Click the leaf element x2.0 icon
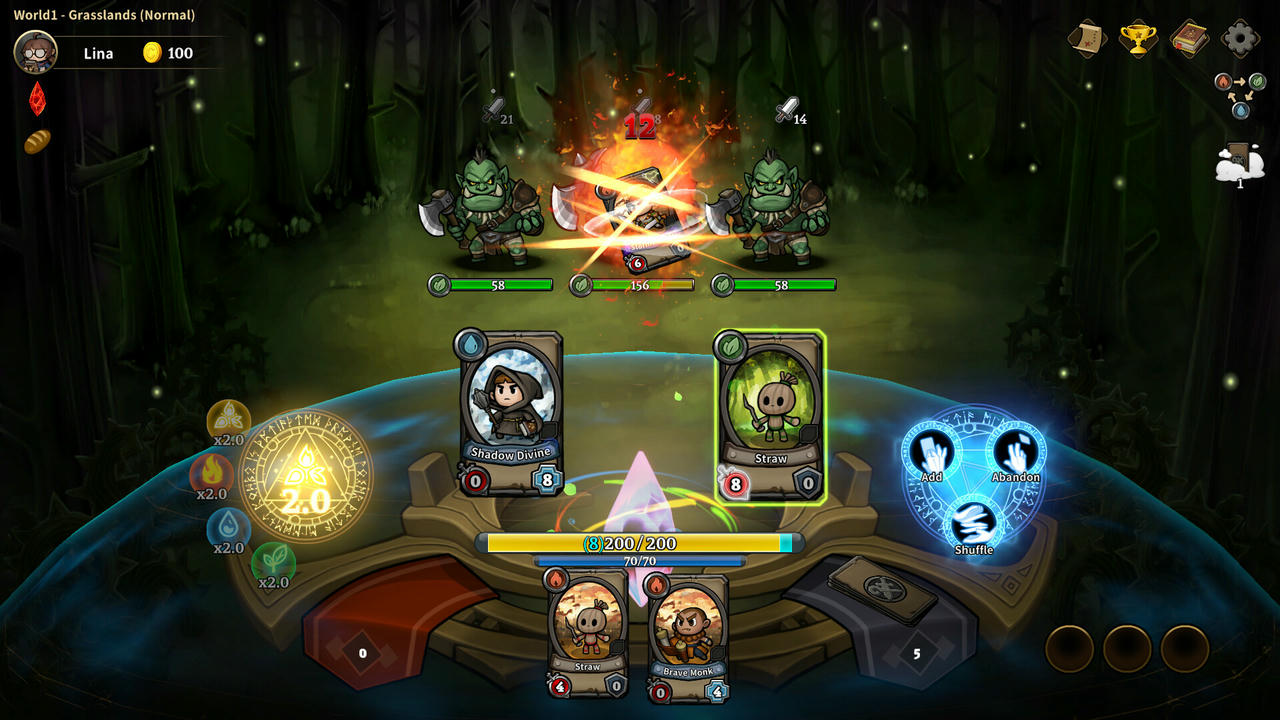 (273, 562)
